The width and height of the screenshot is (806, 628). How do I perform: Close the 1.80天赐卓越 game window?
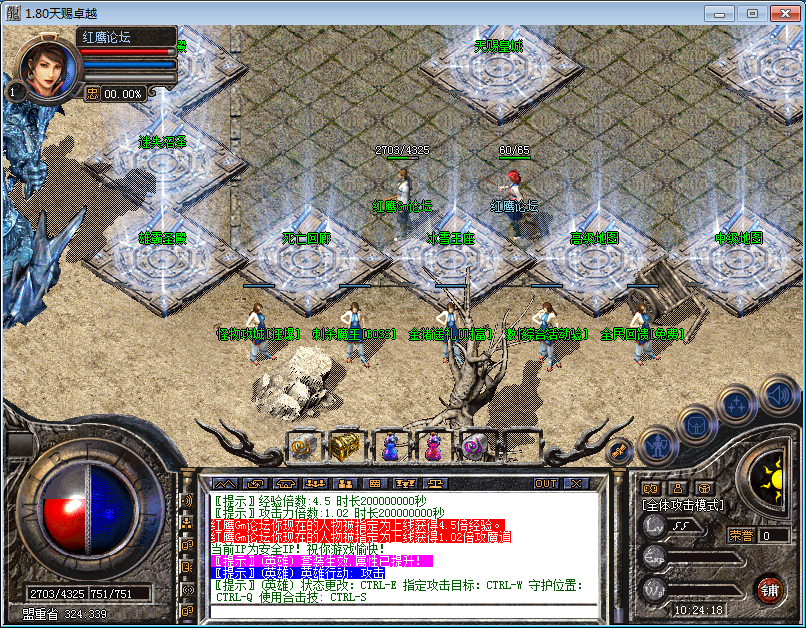[x=783, y=13]
